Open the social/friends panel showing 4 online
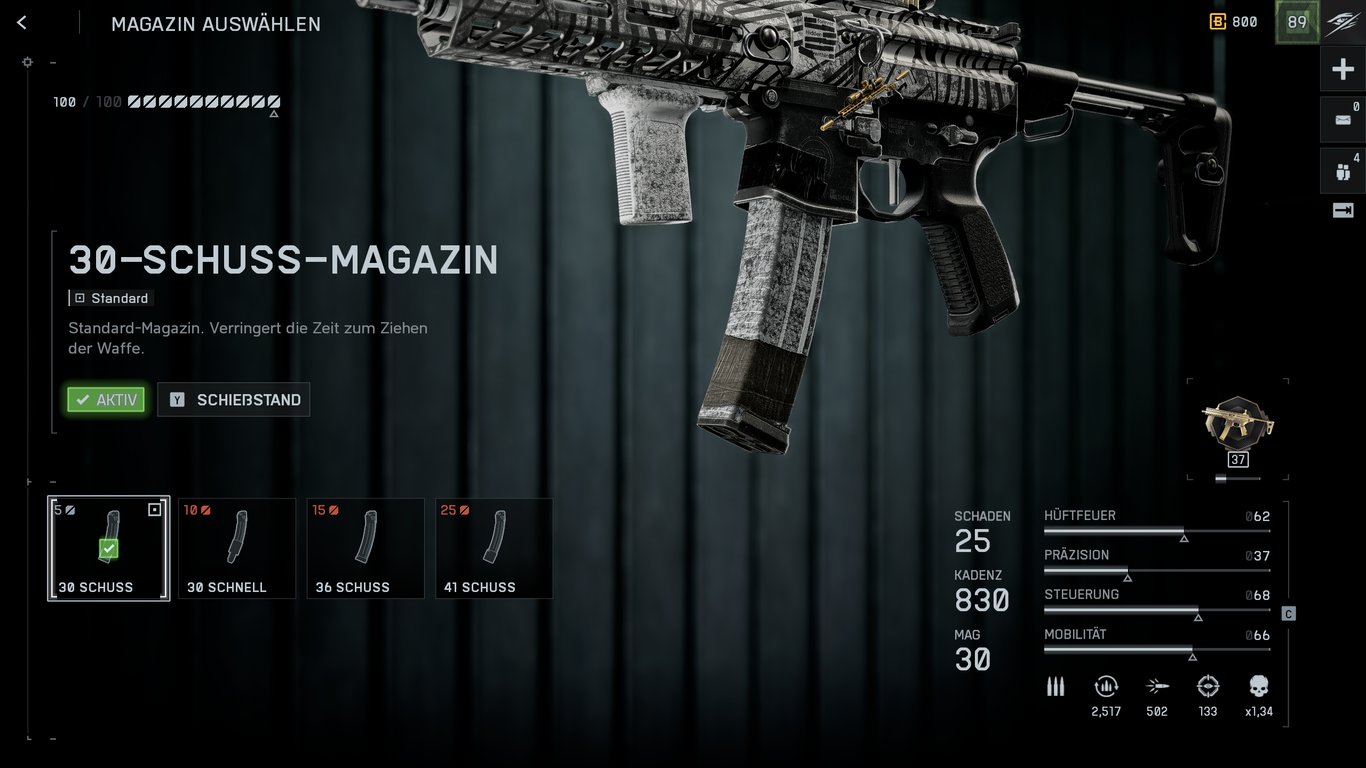Screen dimensions: 1366x768 [x=1341, y=170]
